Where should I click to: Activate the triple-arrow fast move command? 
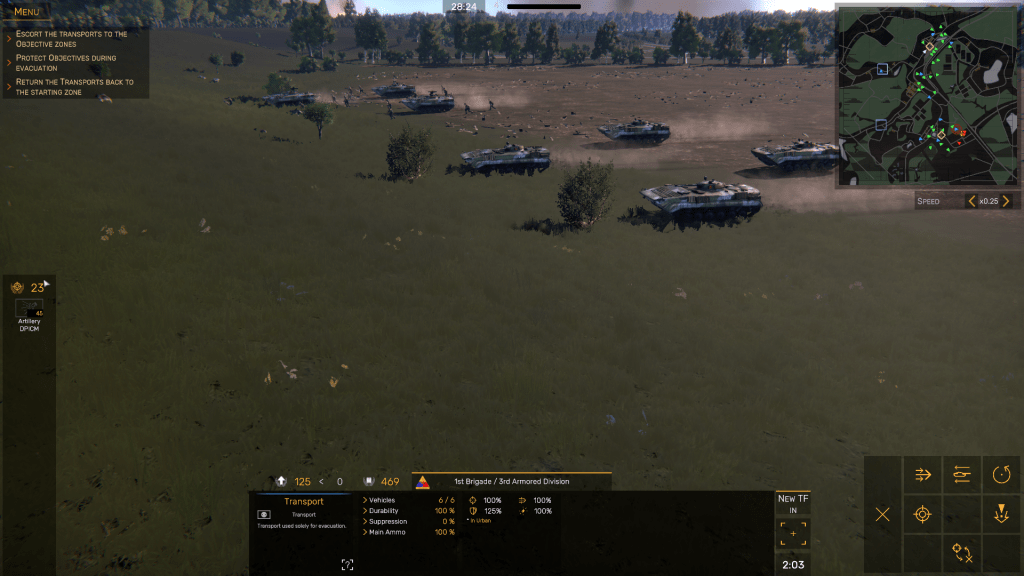tap(923, 475)
